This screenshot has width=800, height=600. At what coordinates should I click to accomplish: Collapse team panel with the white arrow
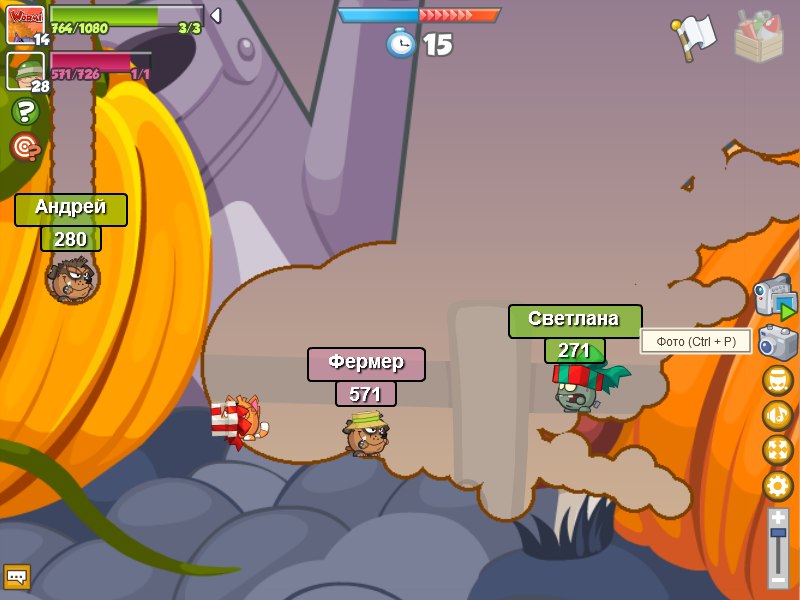click(x=215, y=15)
